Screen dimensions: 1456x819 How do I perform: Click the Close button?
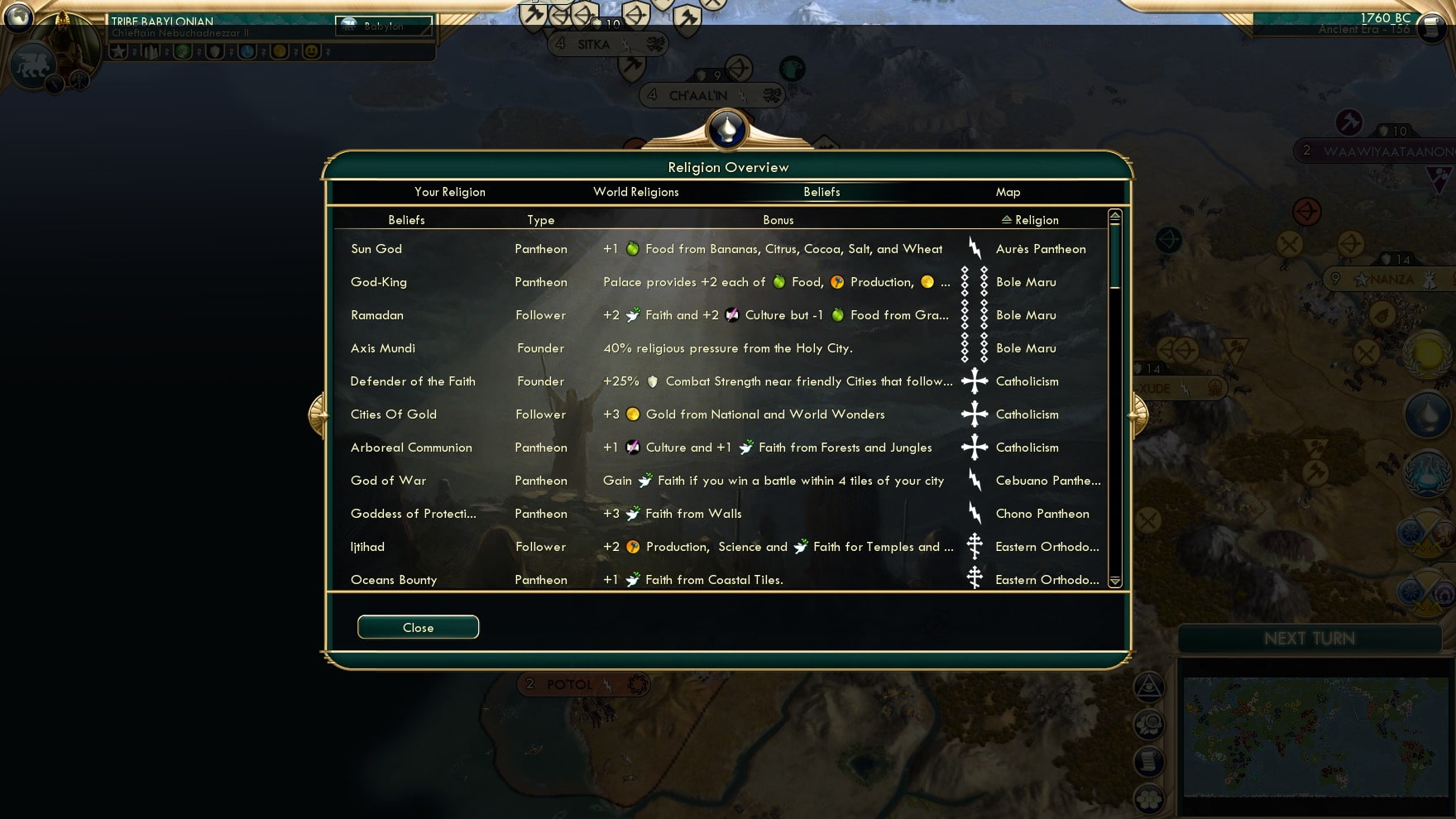(418, 627)
